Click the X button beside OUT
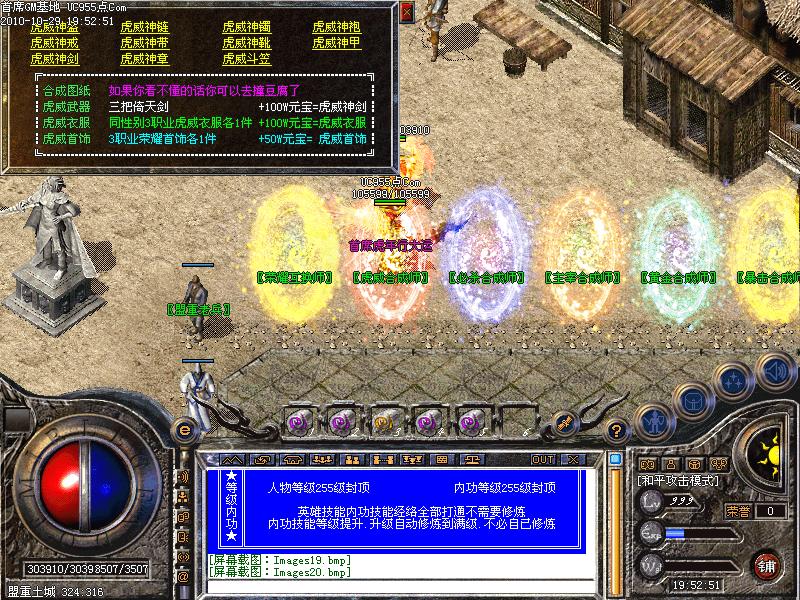The height and width of the screenshot is (600, 800). pyautogui.click(x=573, y=460)
